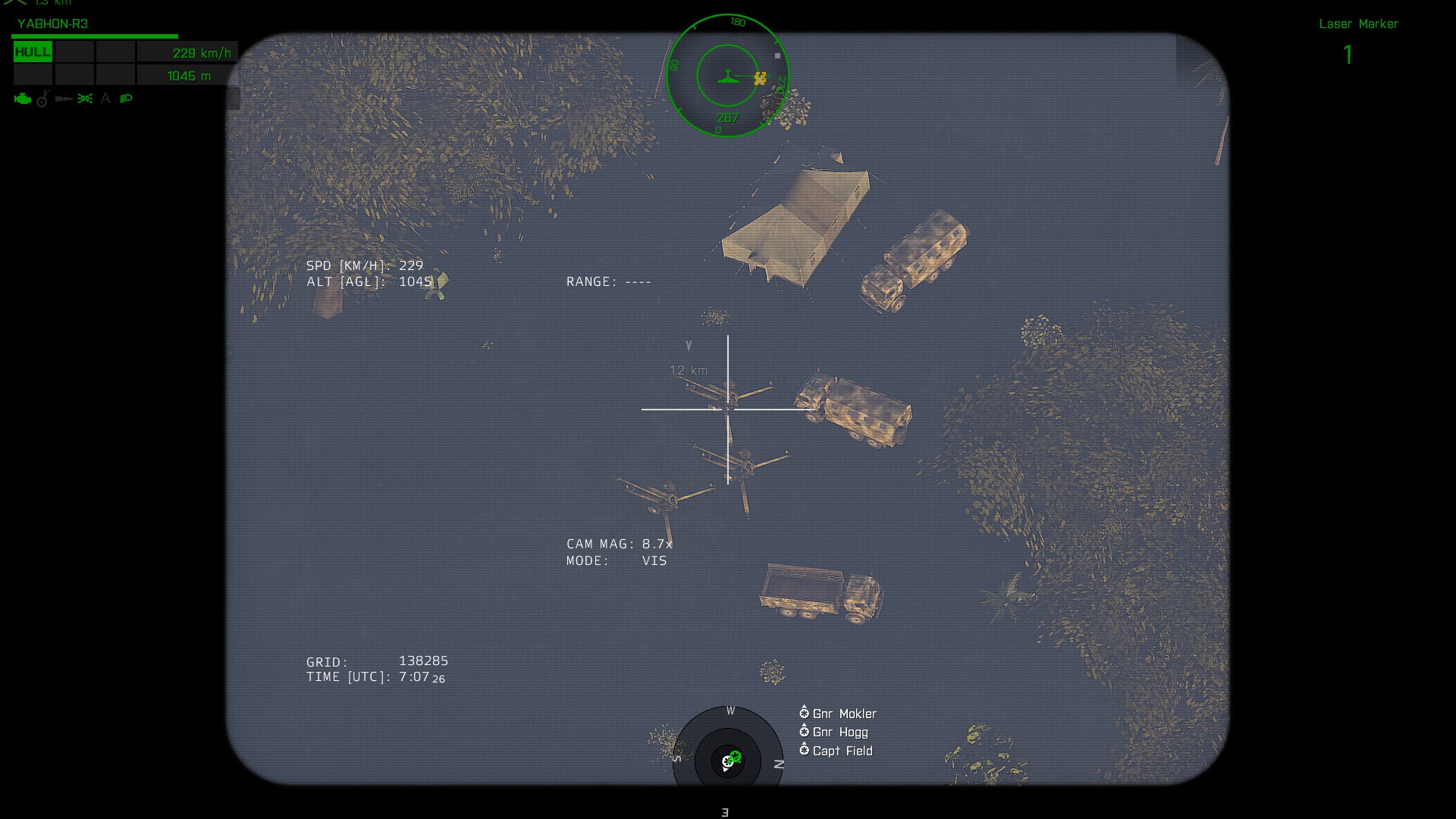Viewport: 1456px width, 819px height.
Task: Toggle the headlight icon
Action: click(x=126, y=99)
